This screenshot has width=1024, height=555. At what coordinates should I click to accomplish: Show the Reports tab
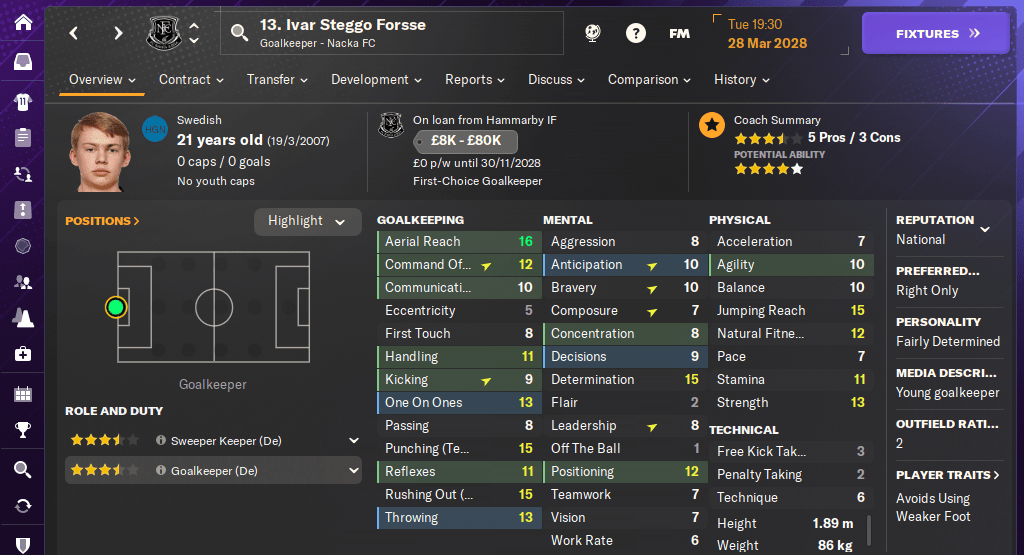tap(475, 80)
